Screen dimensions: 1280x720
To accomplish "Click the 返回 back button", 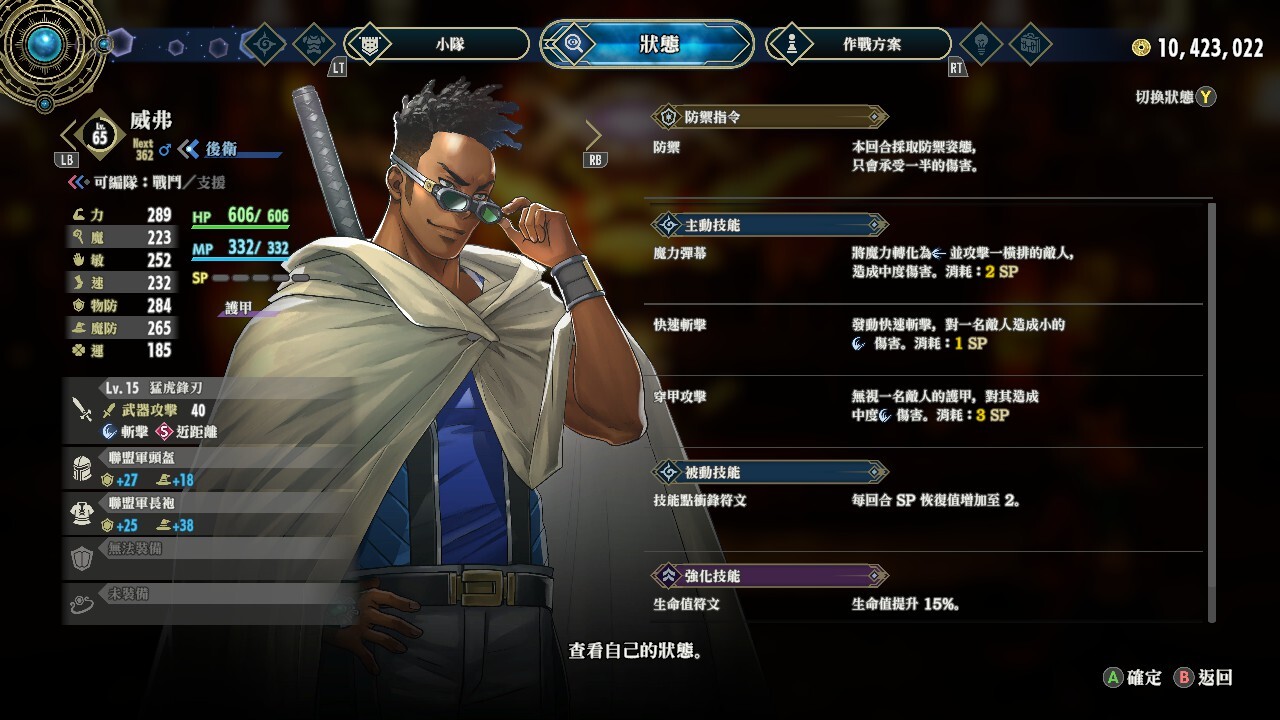I will click(1204, 678).
